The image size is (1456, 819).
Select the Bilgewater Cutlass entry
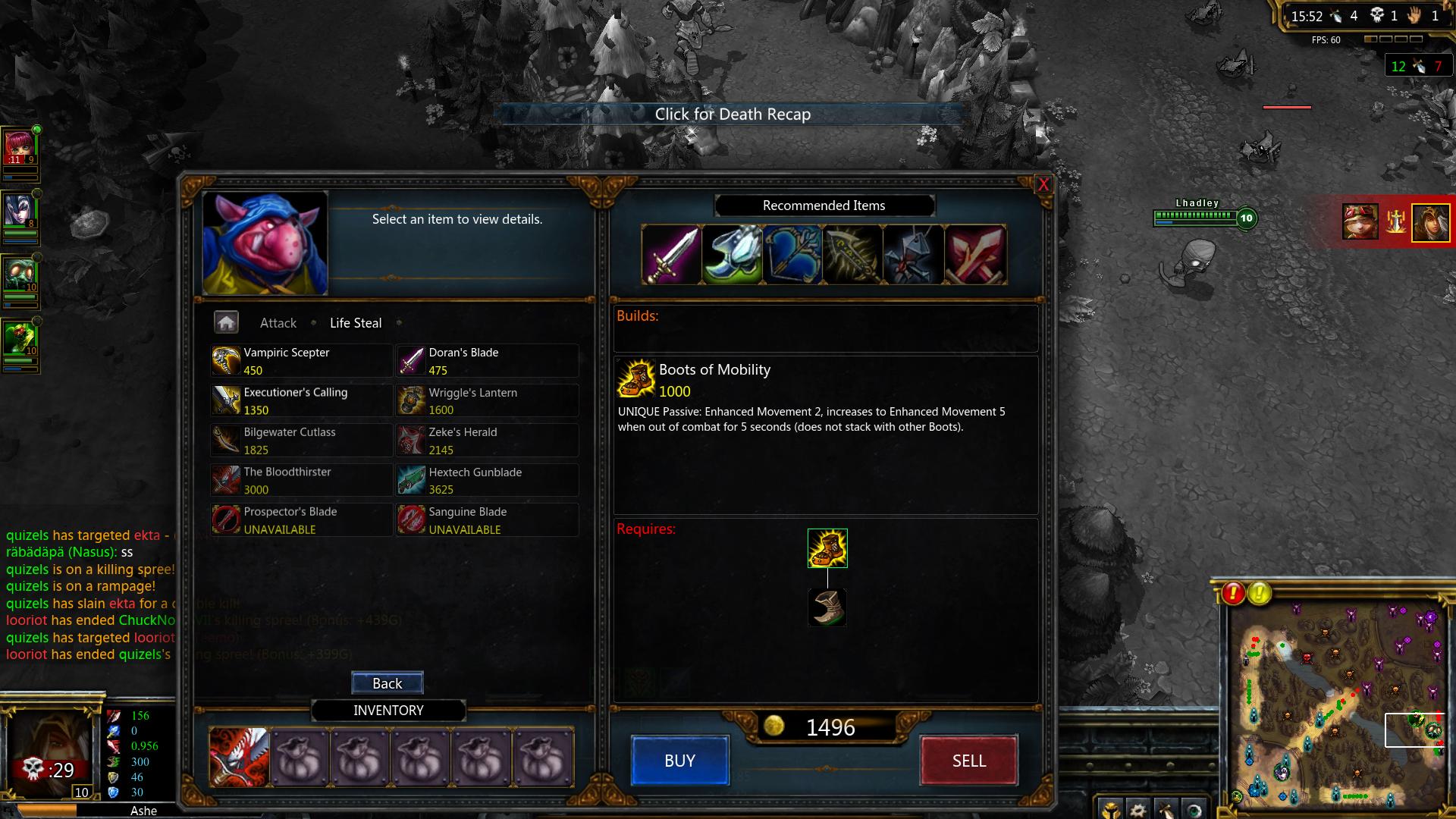pos(301,441)
